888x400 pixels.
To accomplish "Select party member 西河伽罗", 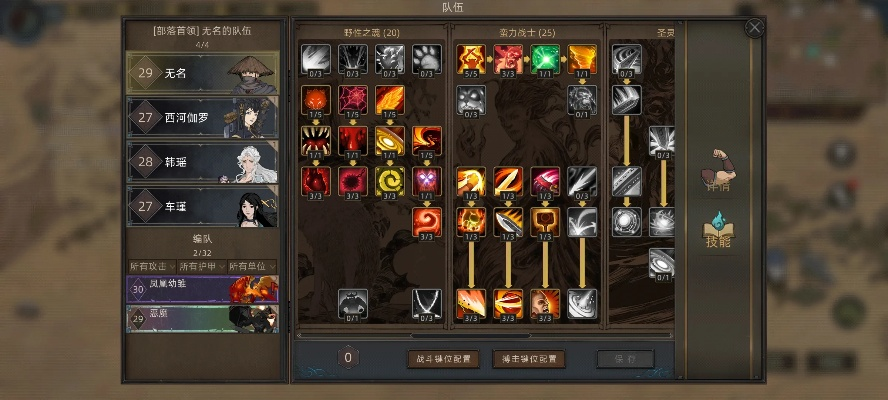I will coord(202,117).
